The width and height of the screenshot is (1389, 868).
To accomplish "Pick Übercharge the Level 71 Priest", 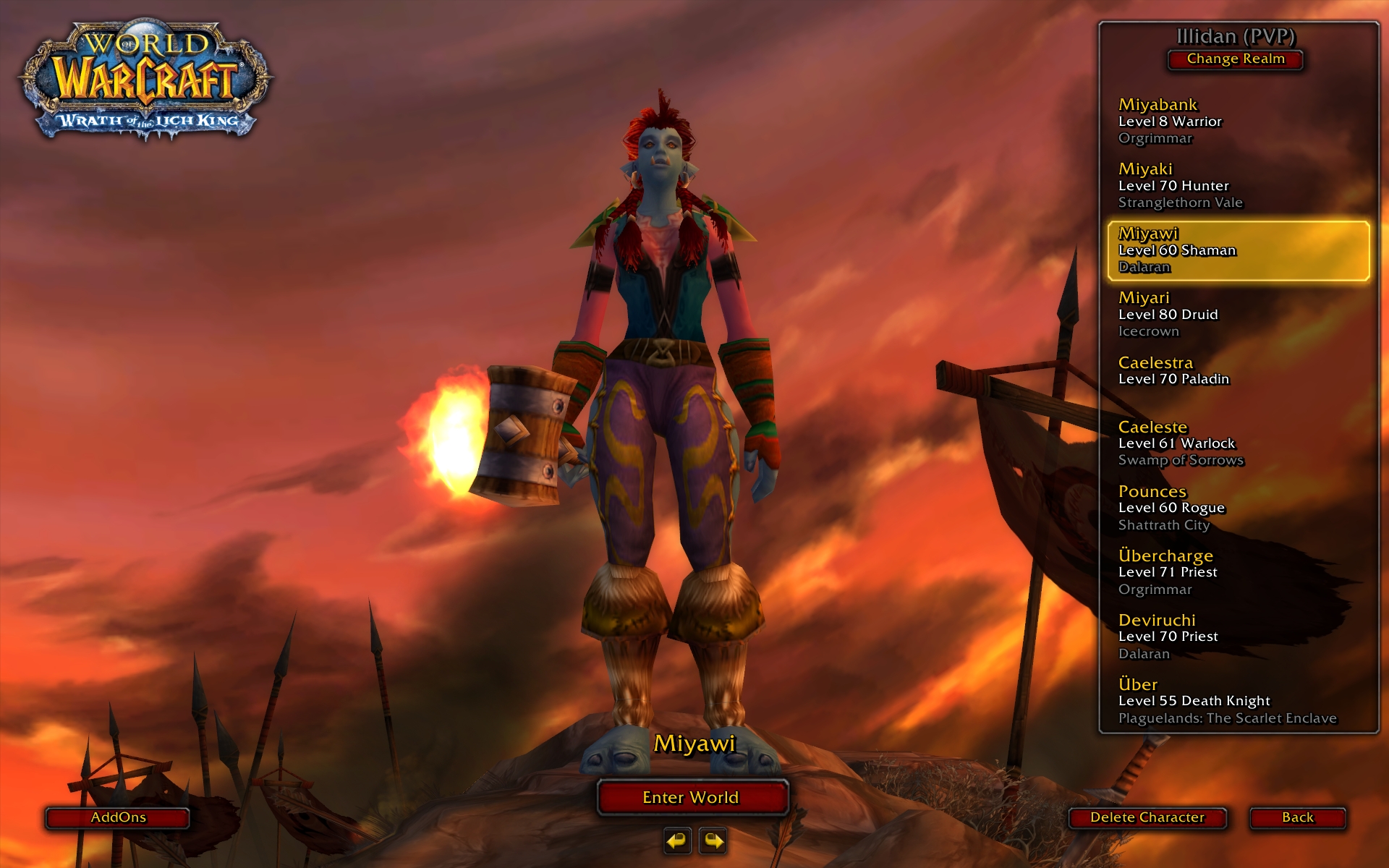I will [x=1237, y=572].
